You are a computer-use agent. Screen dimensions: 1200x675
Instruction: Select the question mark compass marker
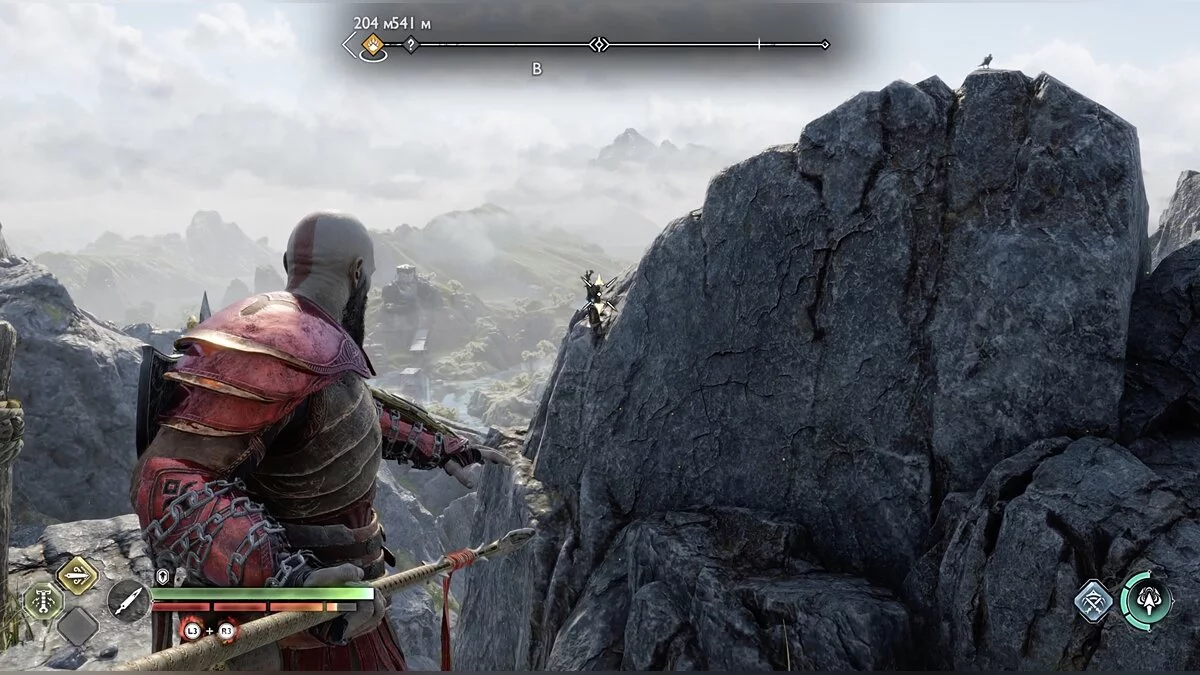point(410,44)
